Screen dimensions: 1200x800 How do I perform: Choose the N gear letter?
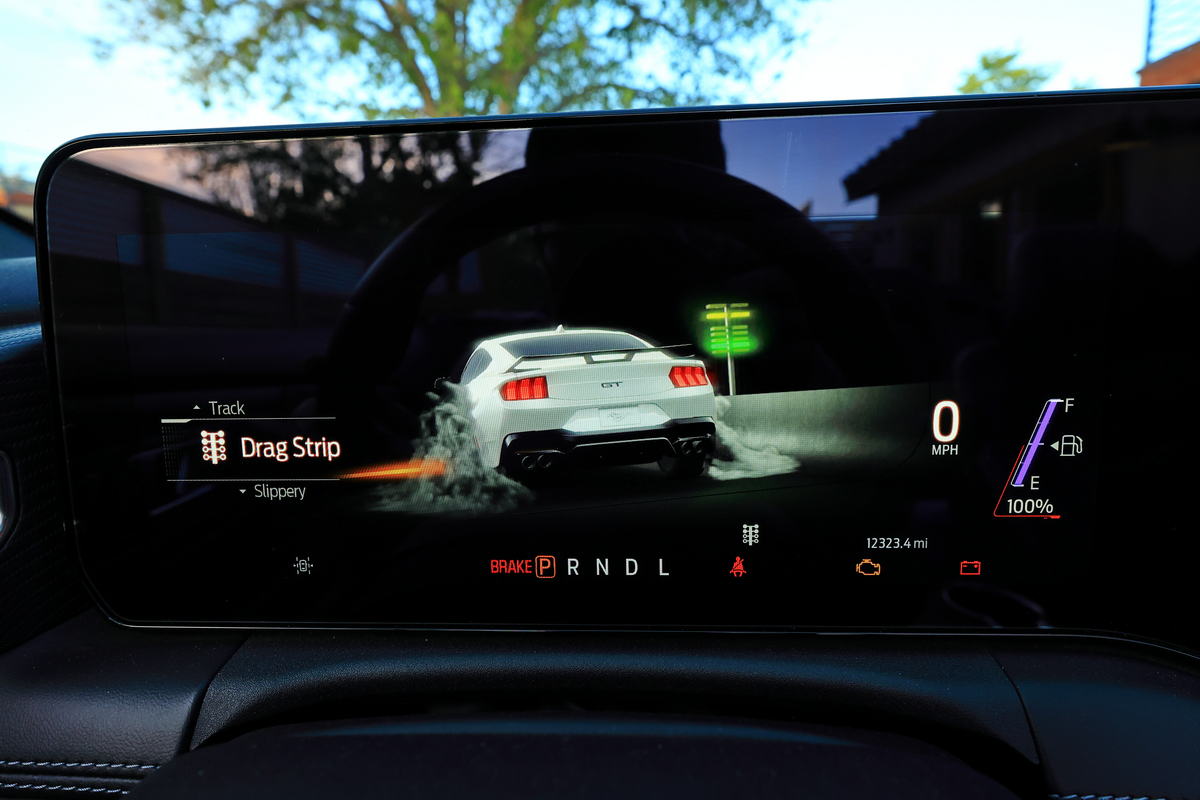[602, 567]
